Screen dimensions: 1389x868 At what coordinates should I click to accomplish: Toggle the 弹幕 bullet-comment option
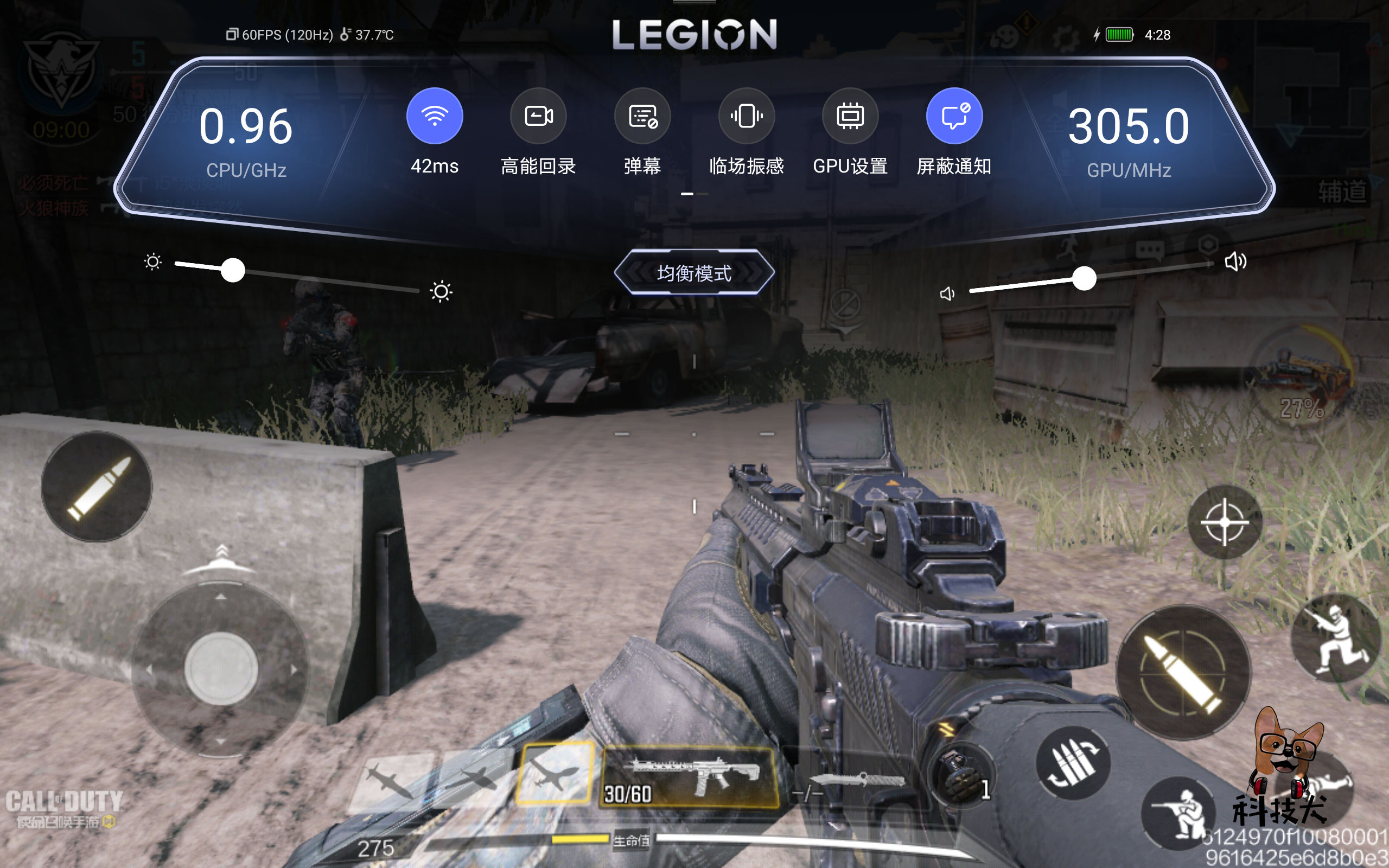point(642,117)
